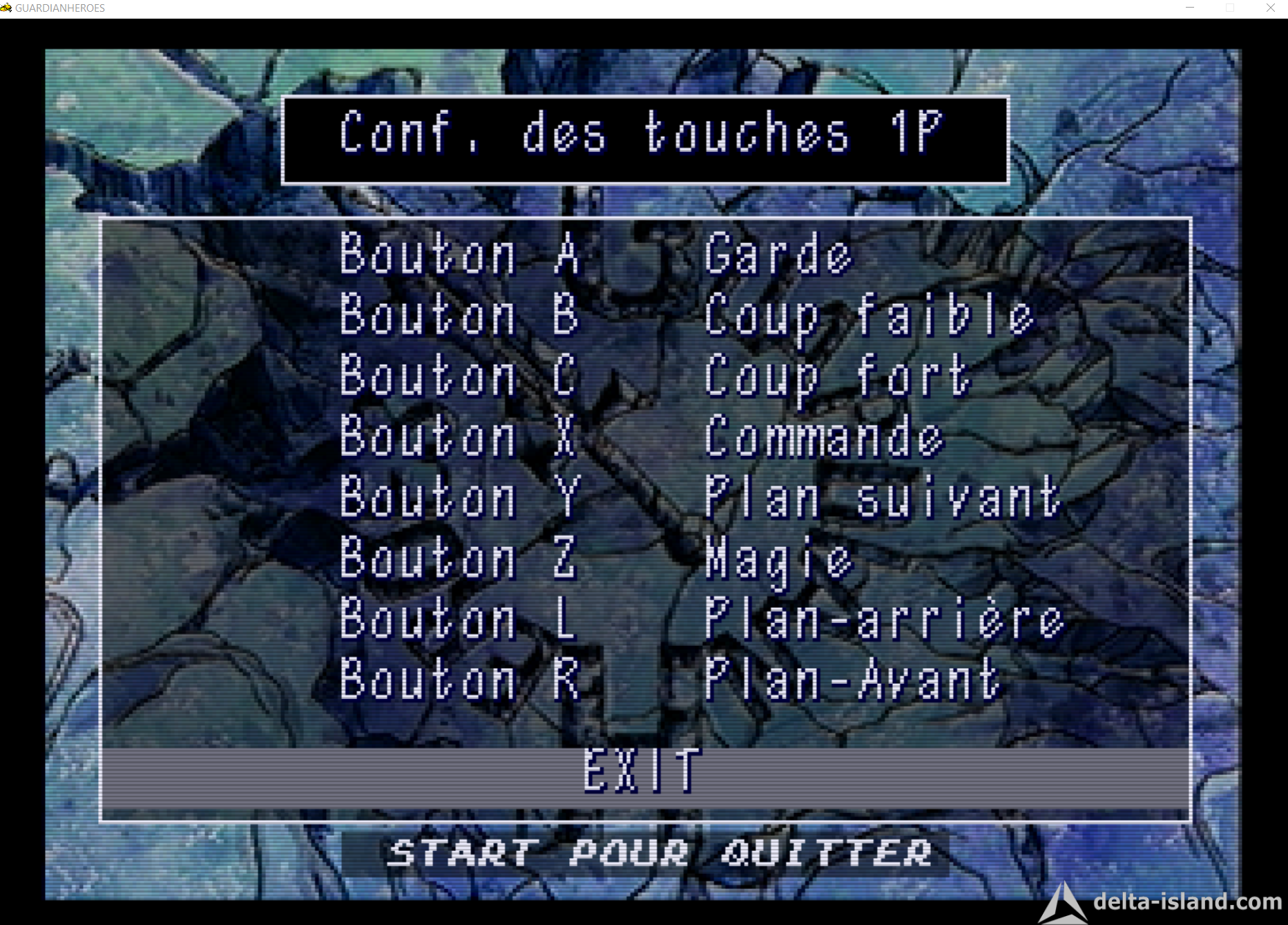Close the GUARDIANHEROES window
Image resolution: width=1288 pixels, height=925 pixels.
(1271, 8)
